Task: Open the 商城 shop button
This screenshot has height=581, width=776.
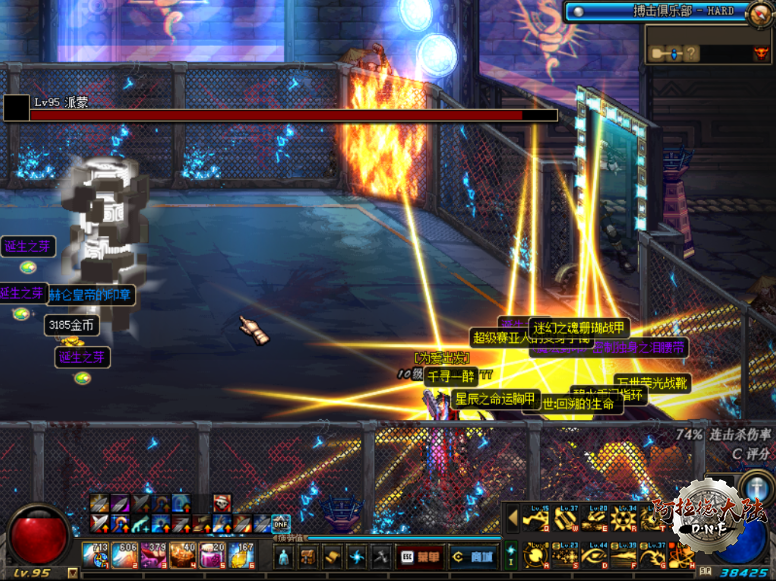Action: click(472, 556)
